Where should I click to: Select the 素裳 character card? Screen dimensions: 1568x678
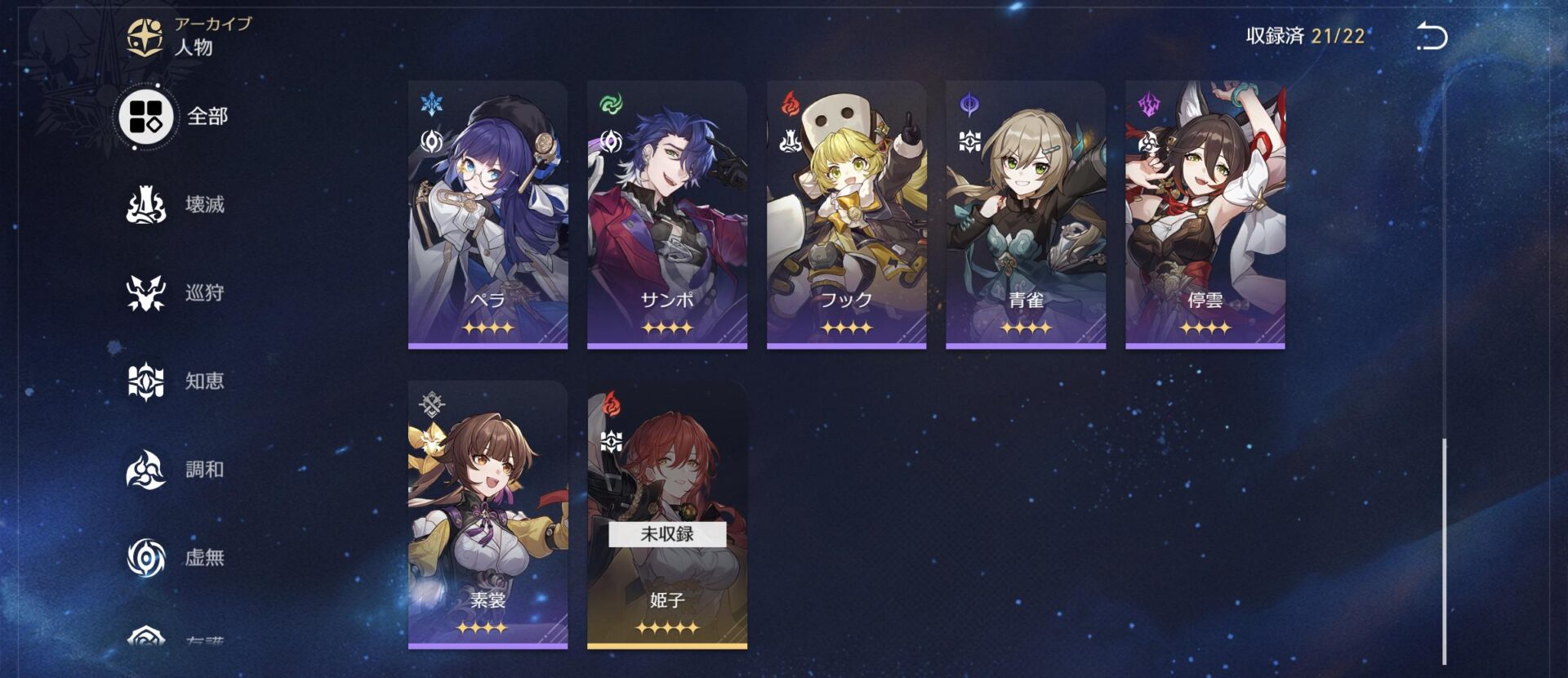(488, 515)
